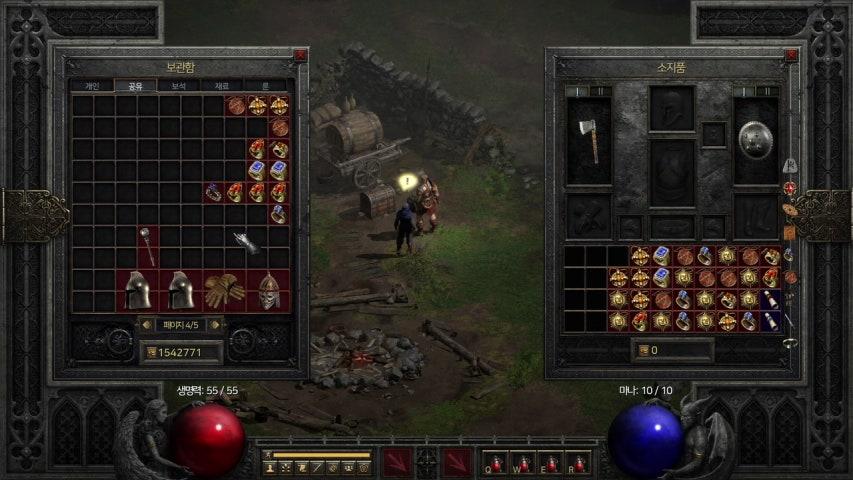Select the 공유 stash tab
853x480 pixels.
pyautogui.click(x=135, y=86)
